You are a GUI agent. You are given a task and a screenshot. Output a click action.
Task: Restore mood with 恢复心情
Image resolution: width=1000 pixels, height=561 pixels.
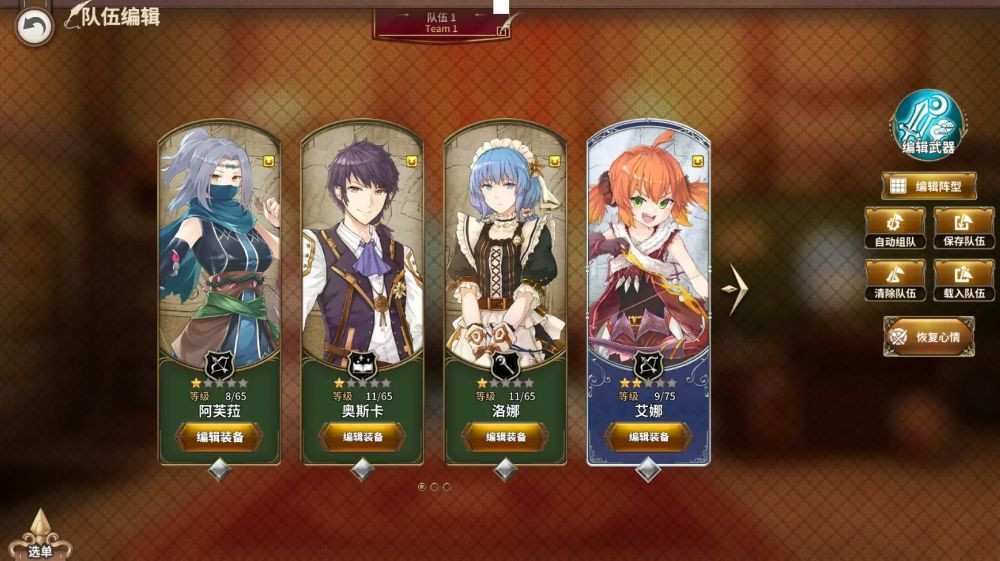[929, 336]
